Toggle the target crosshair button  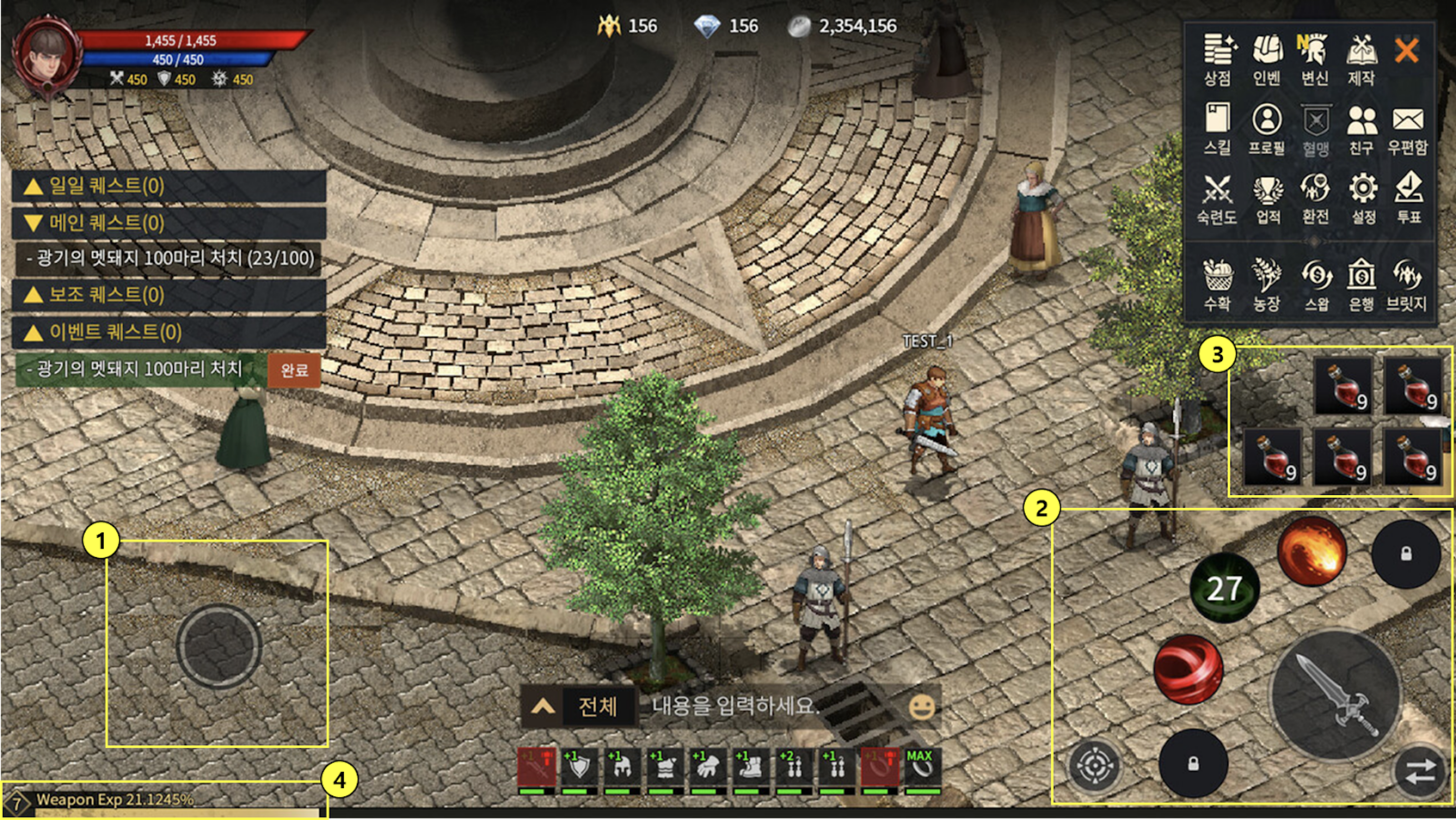[x=1095, y=766]
